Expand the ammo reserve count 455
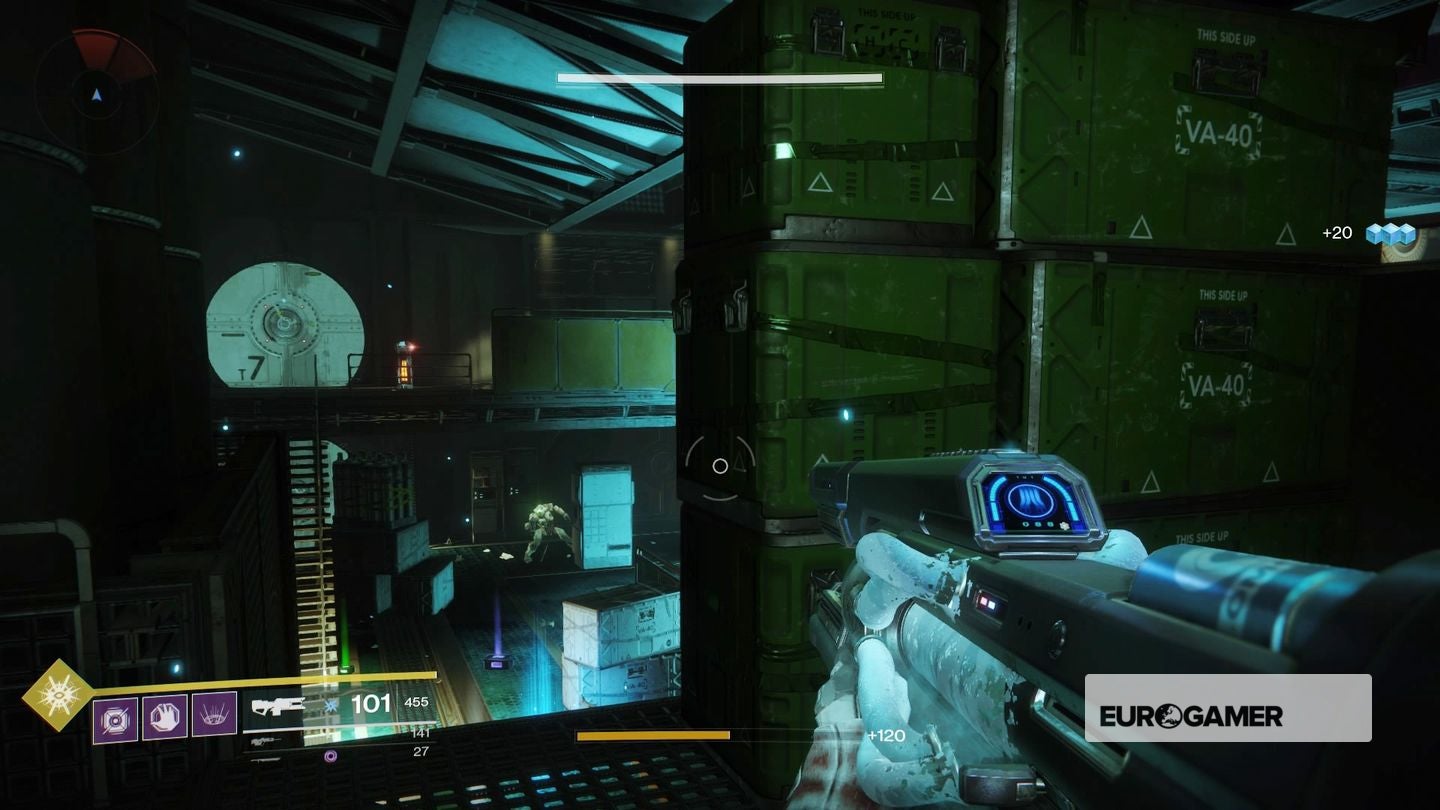Image resolution: width=1440 pixels, height=810 pixels. [x=416, y=702]
